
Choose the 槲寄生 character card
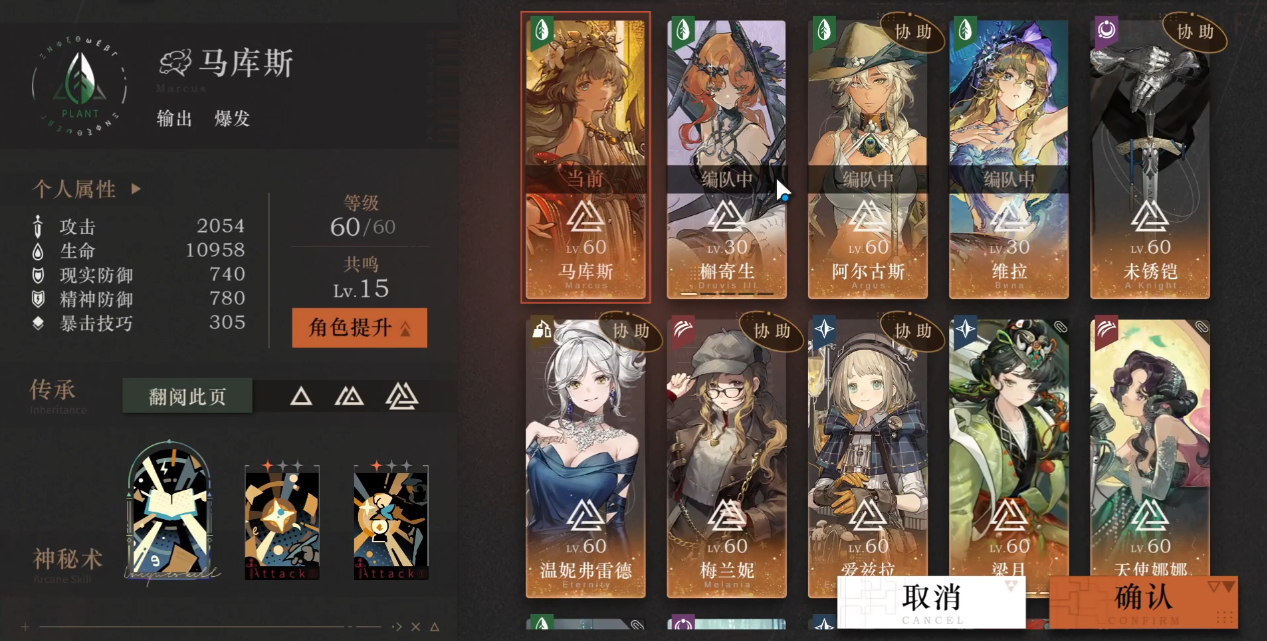pos(727,158)
